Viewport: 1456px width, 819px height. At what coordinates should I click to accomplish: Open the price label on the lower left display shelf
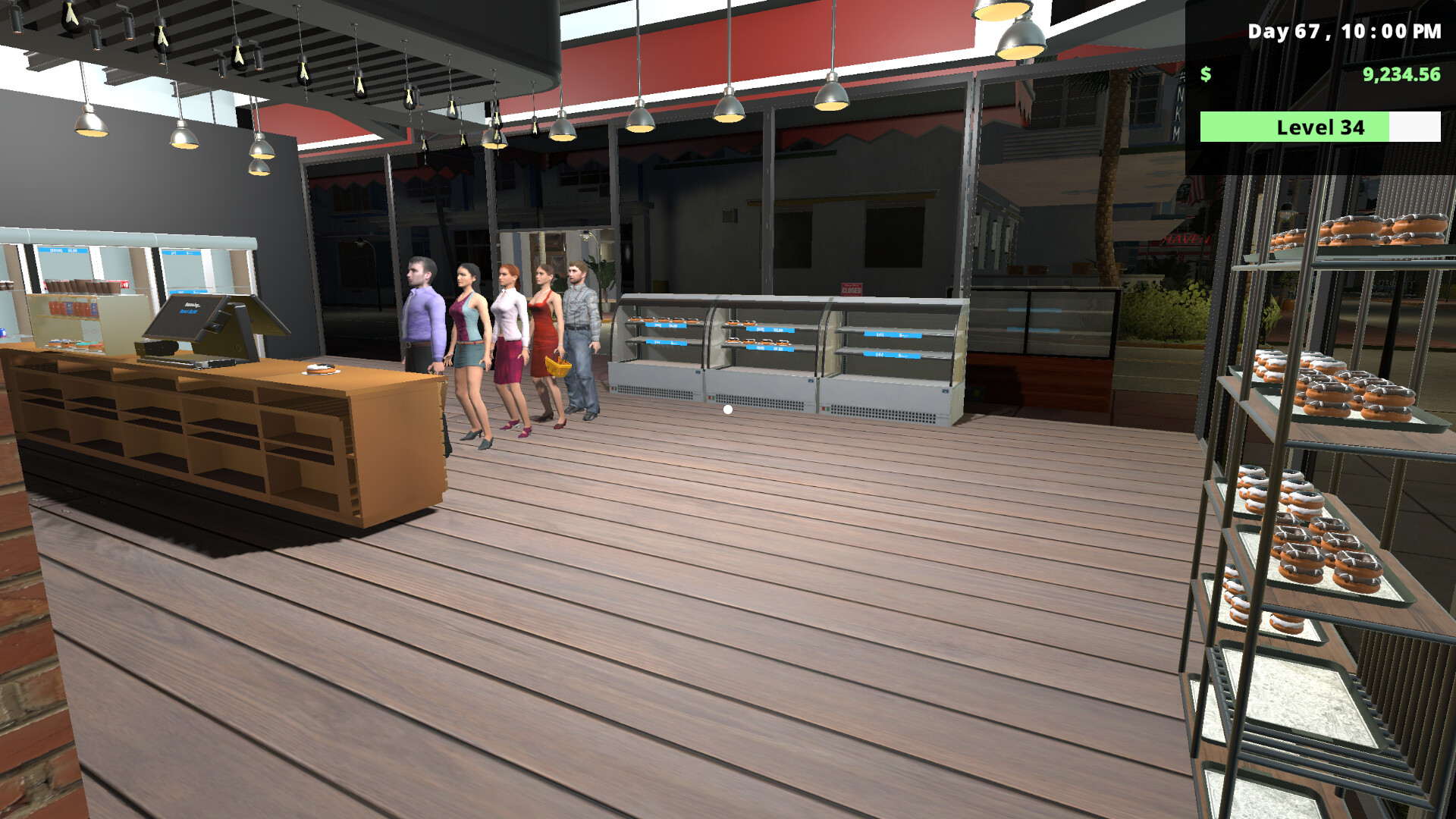[666, 343]
